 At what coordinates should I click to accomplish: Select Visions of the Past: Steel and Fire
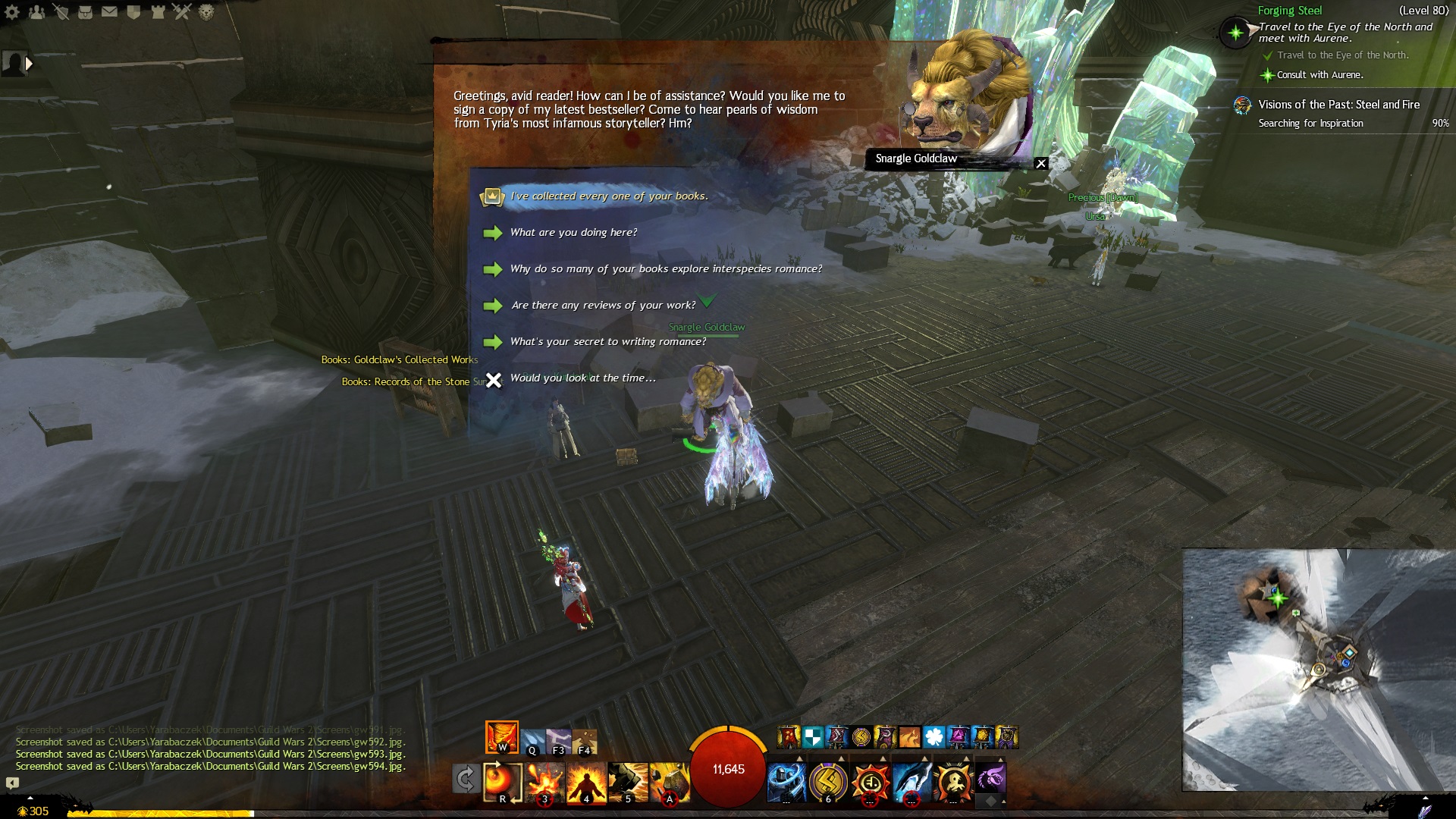point(1338,105)
